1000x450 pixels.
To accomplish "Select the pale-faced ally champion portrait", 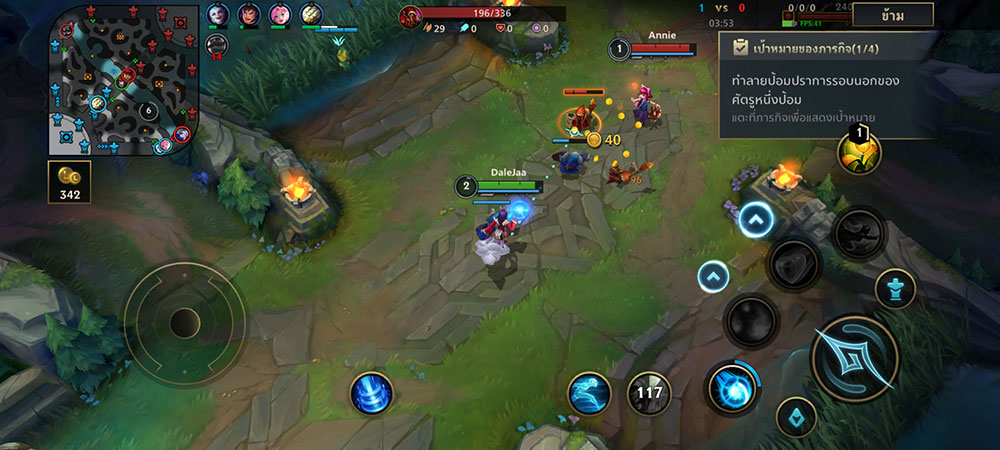I will click(x=218, y=14).
